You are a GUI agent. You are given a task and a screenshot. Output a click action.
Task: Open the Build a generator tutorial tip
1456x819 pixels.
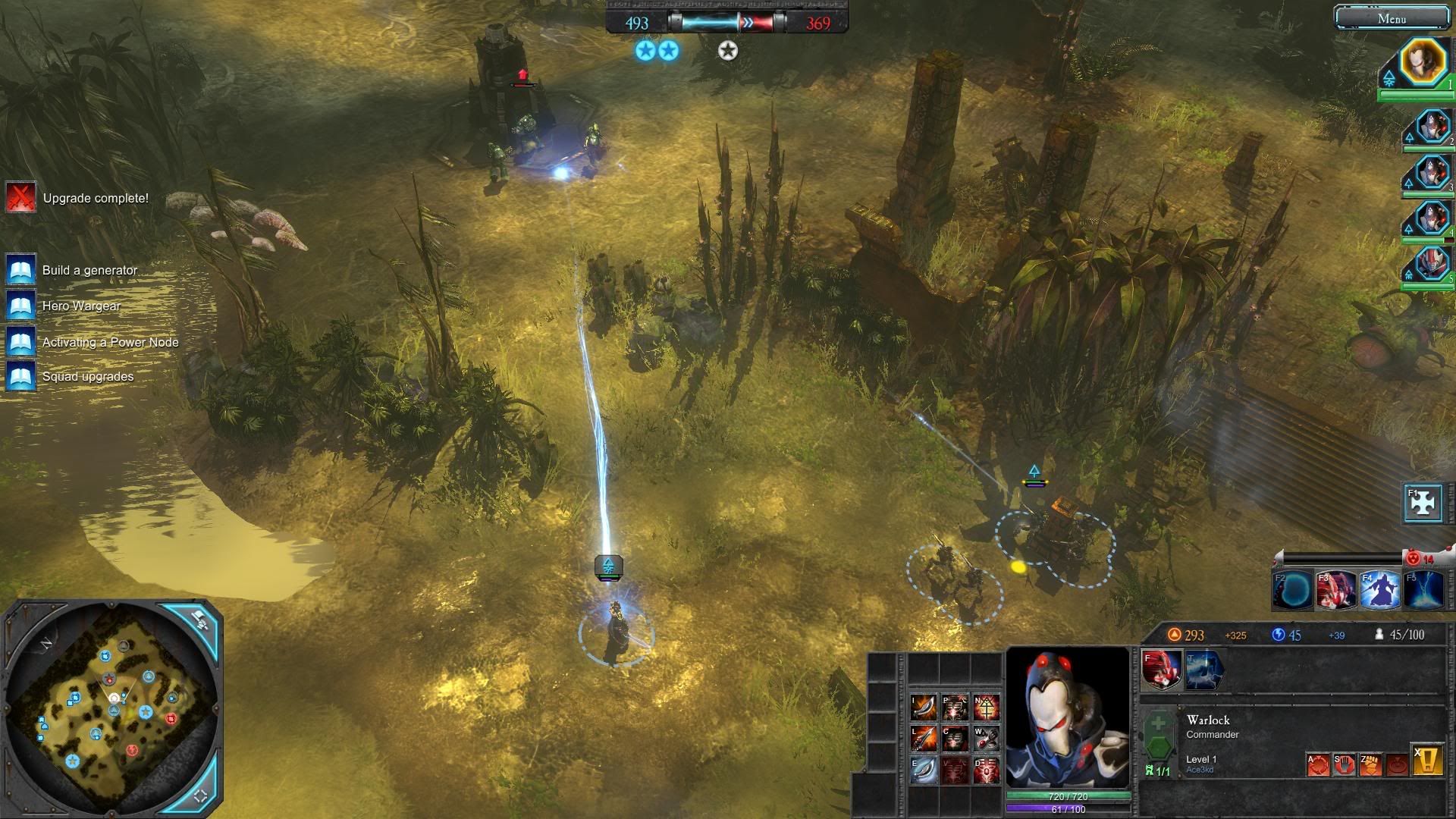tap(20, 270)
